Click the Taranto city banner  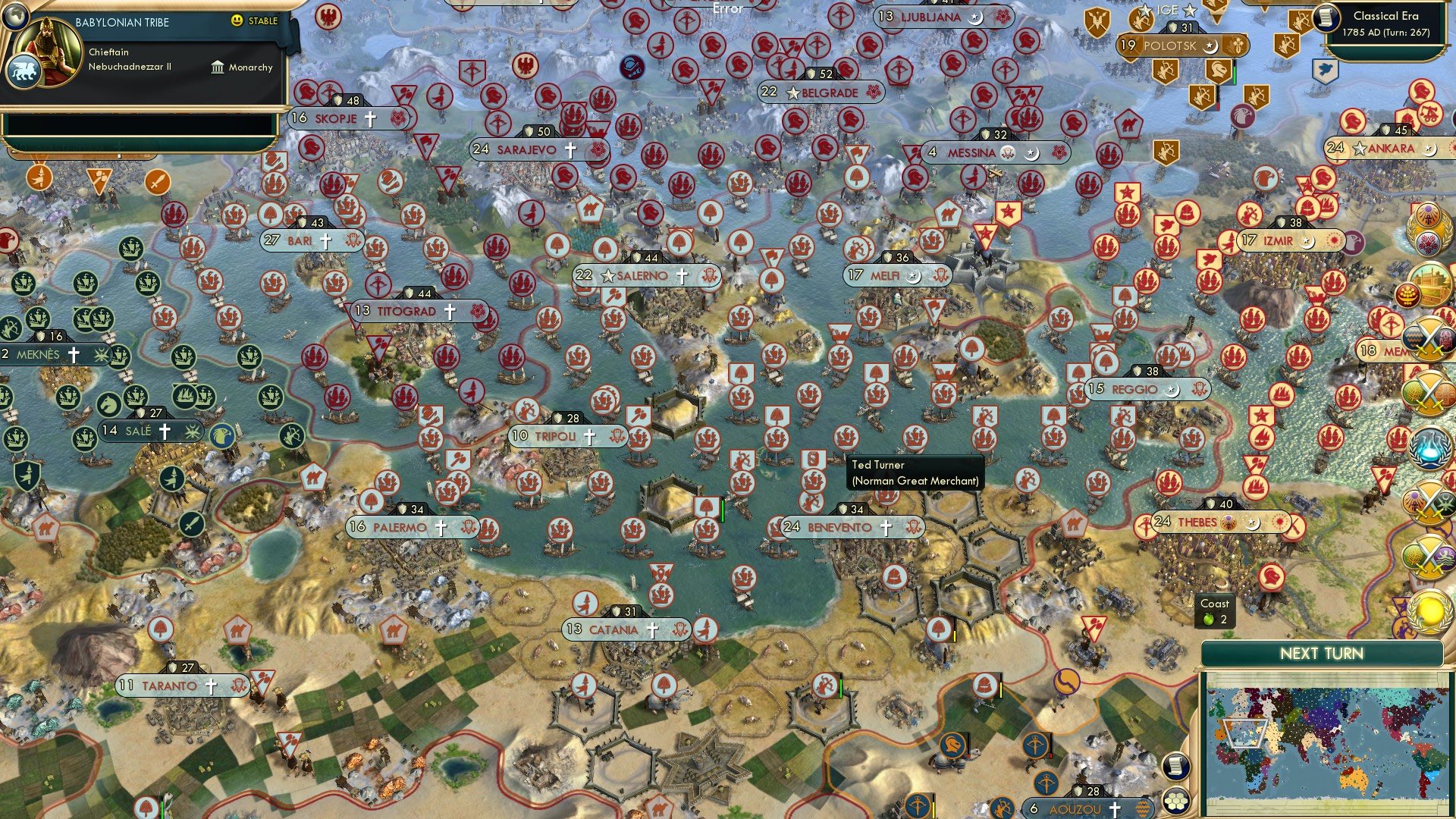tap(173, 686)
